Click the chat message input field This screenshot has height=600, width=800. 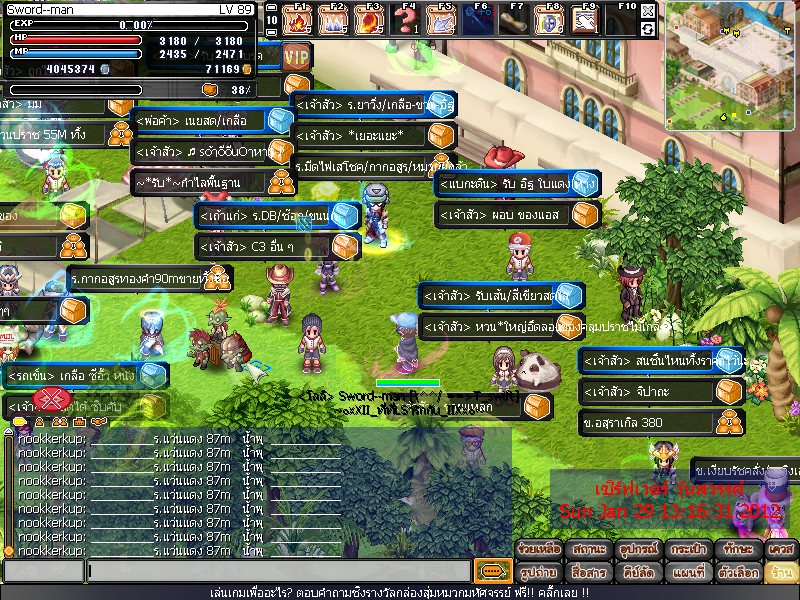click(278, 571)
